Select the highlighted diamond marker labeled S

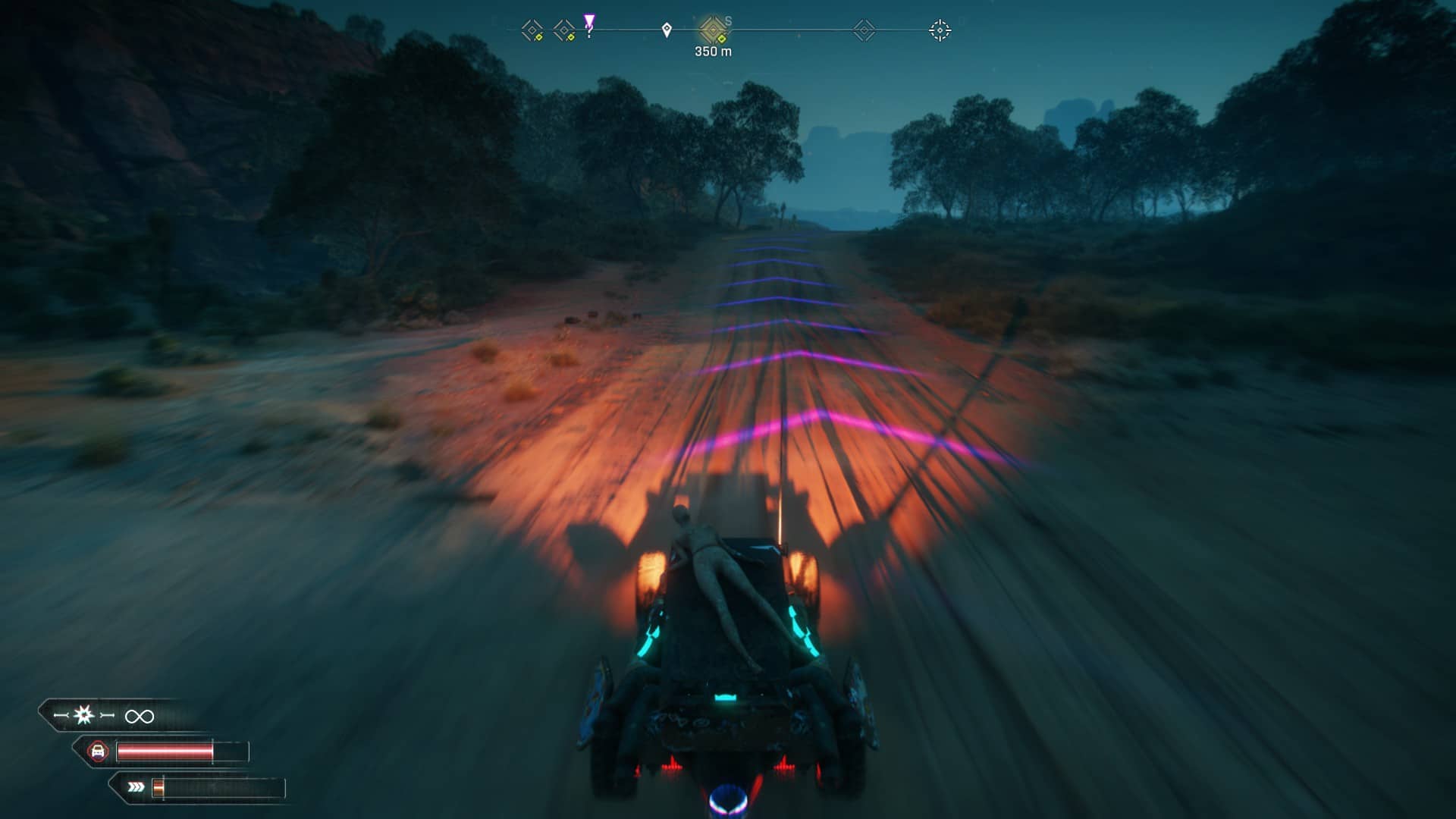tap(713, 30)
